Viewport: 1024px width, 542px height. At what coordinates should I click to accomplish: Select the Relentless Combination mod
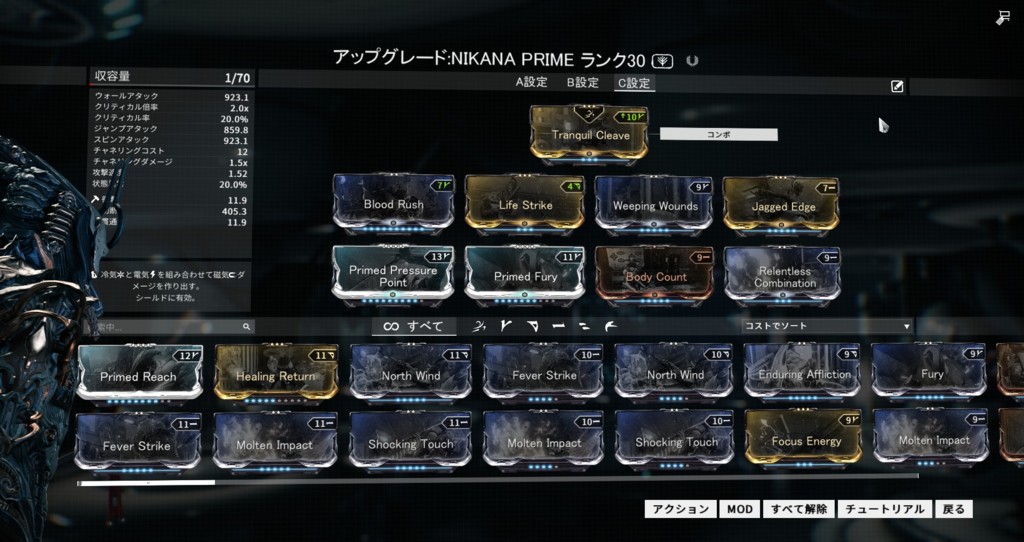783,274
